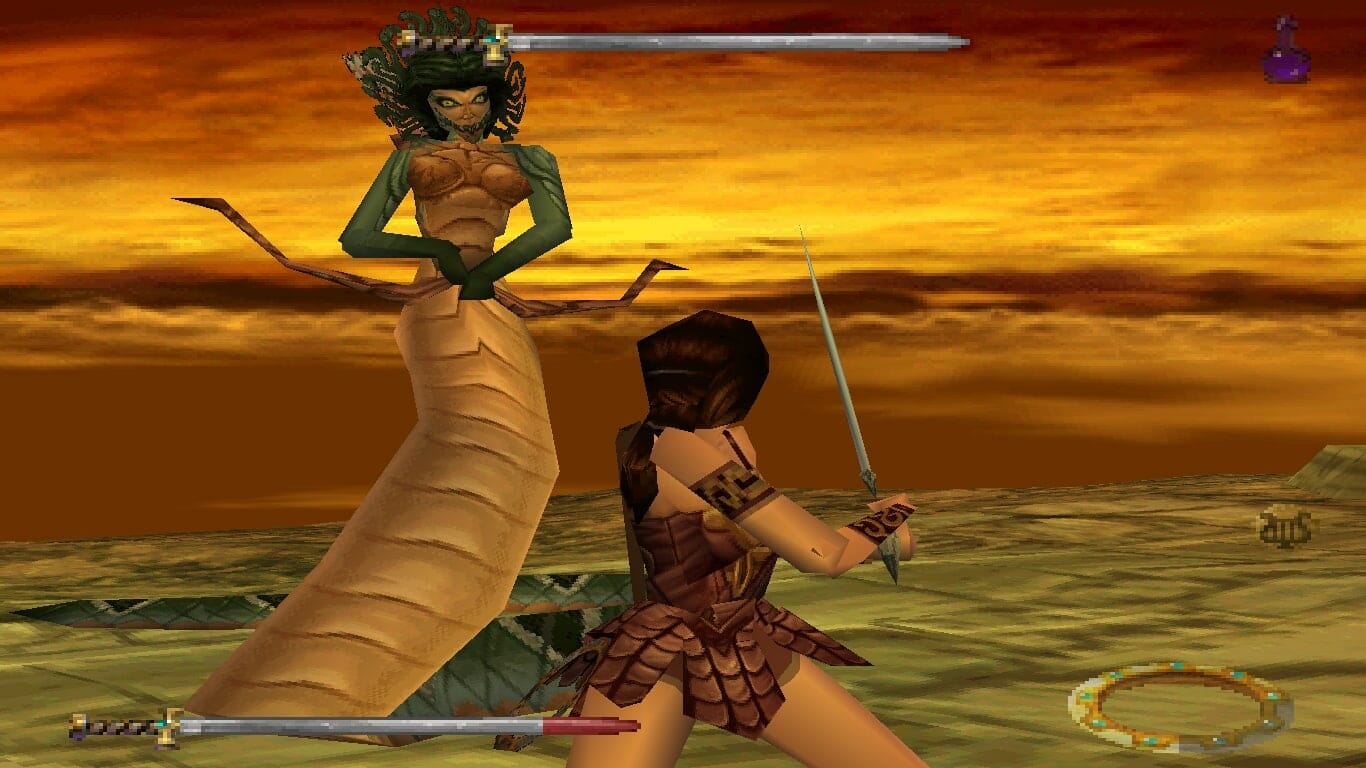Click the potion bottle's stopper
Image resolution: width=1366 pixels, height=768 pixels.
click(x=1286, y=20)
